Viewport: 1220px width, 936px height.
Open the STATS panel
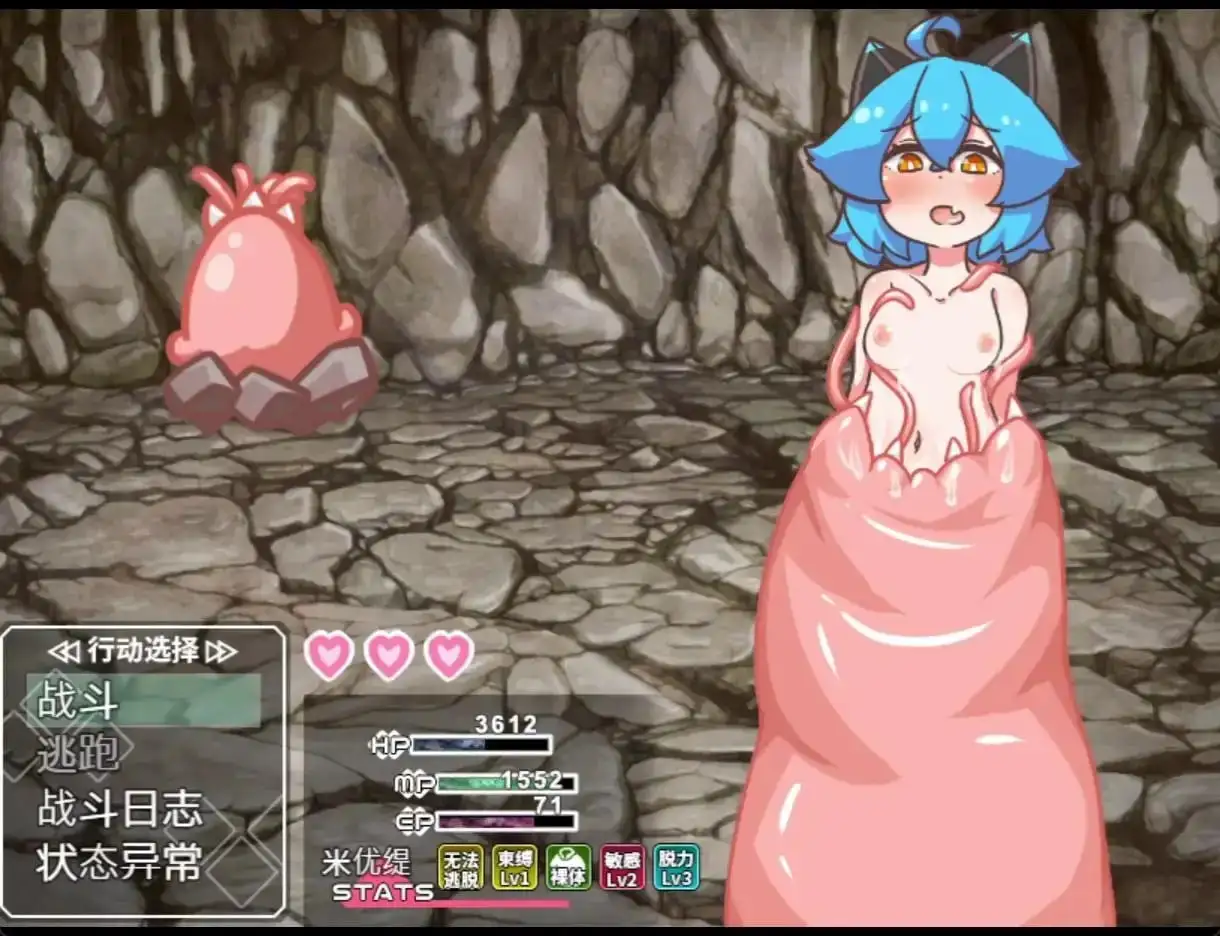tap(383, 892)
